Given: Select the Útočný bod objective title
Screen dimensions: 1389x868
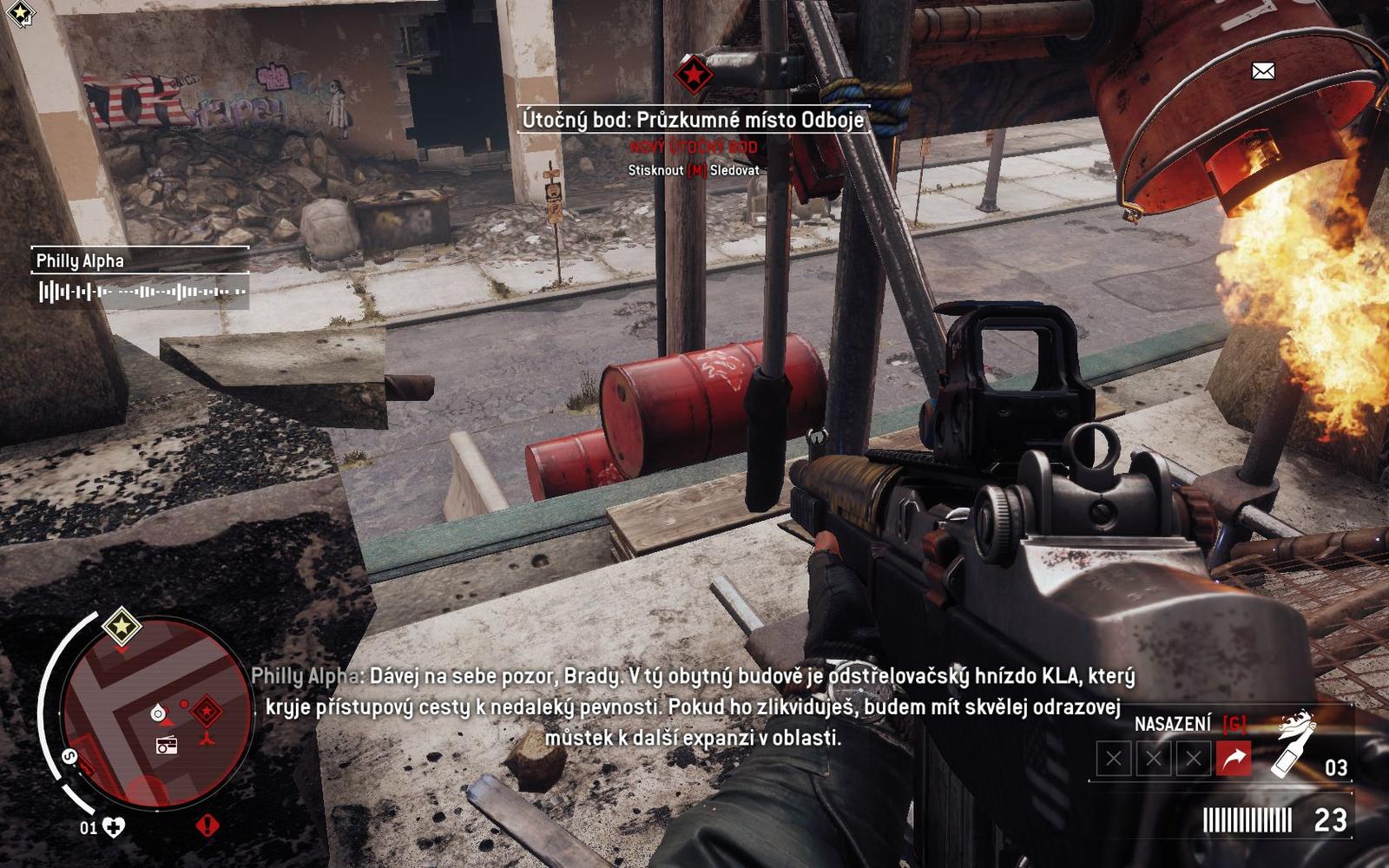Looking at the screenshot, I should (x=693, y=120).
